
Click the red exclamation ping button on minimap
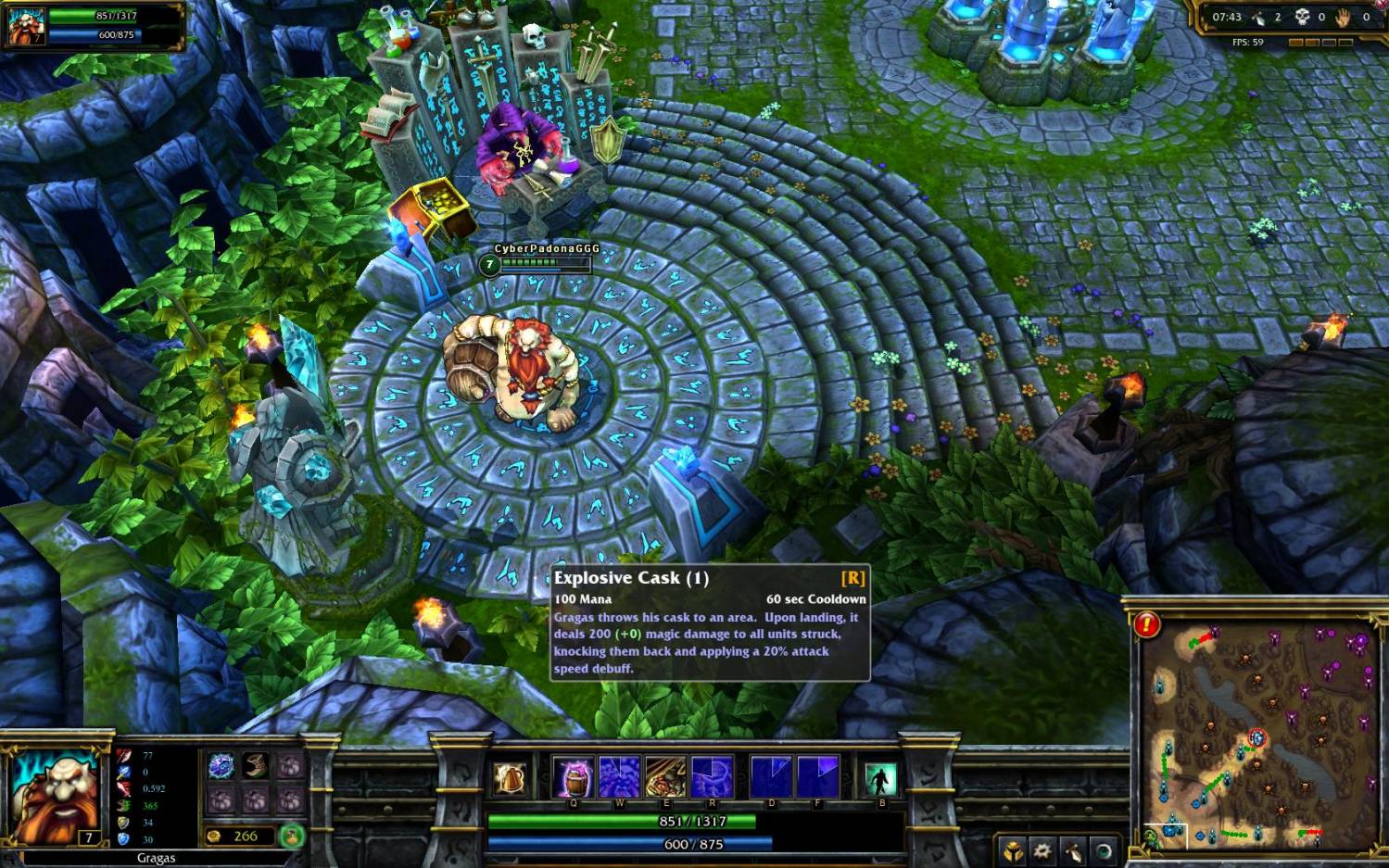[1146, 624]
